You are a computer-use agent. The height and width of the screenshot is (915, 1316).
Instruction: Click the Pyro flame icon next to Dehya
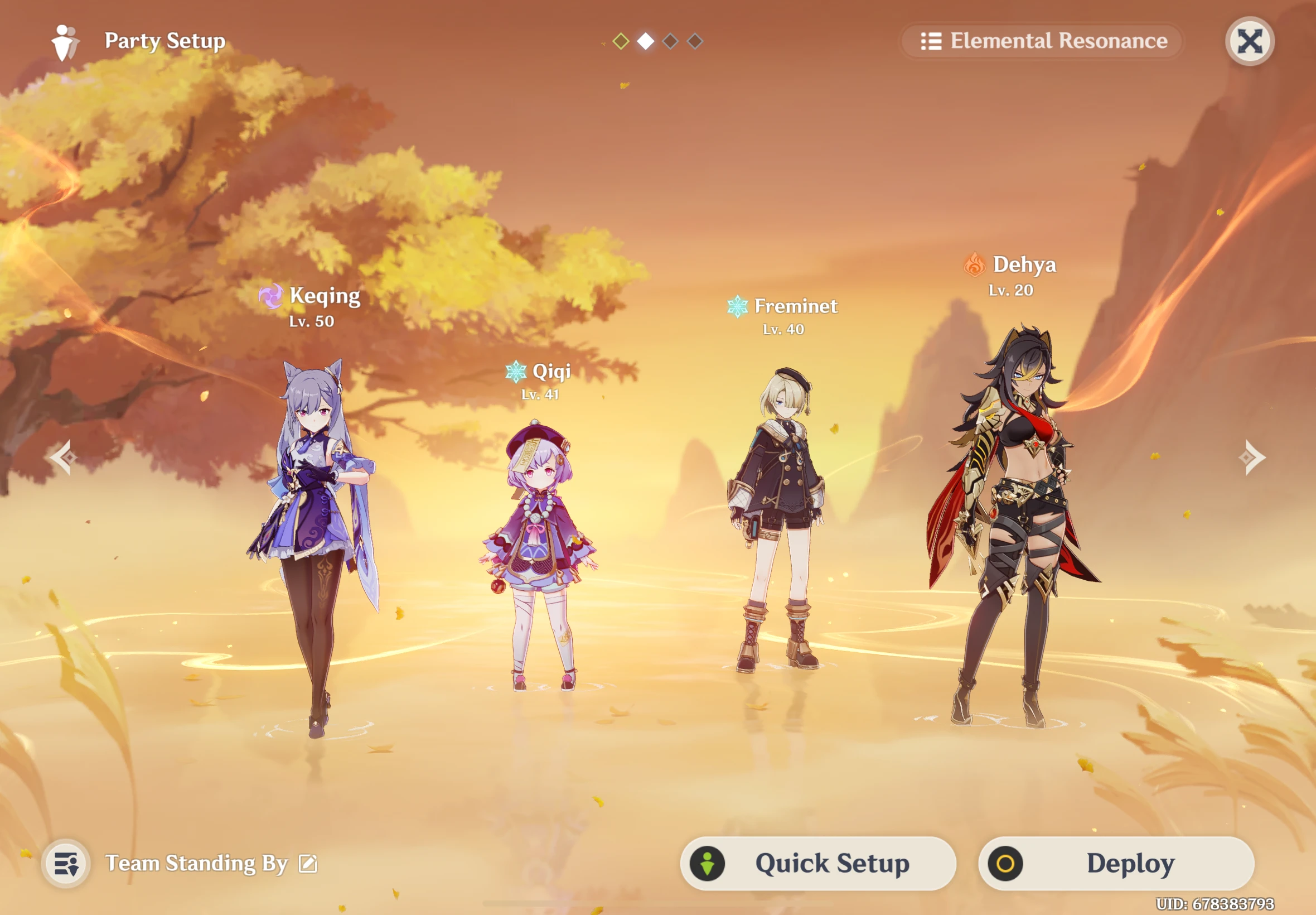(x=974, y=266)
